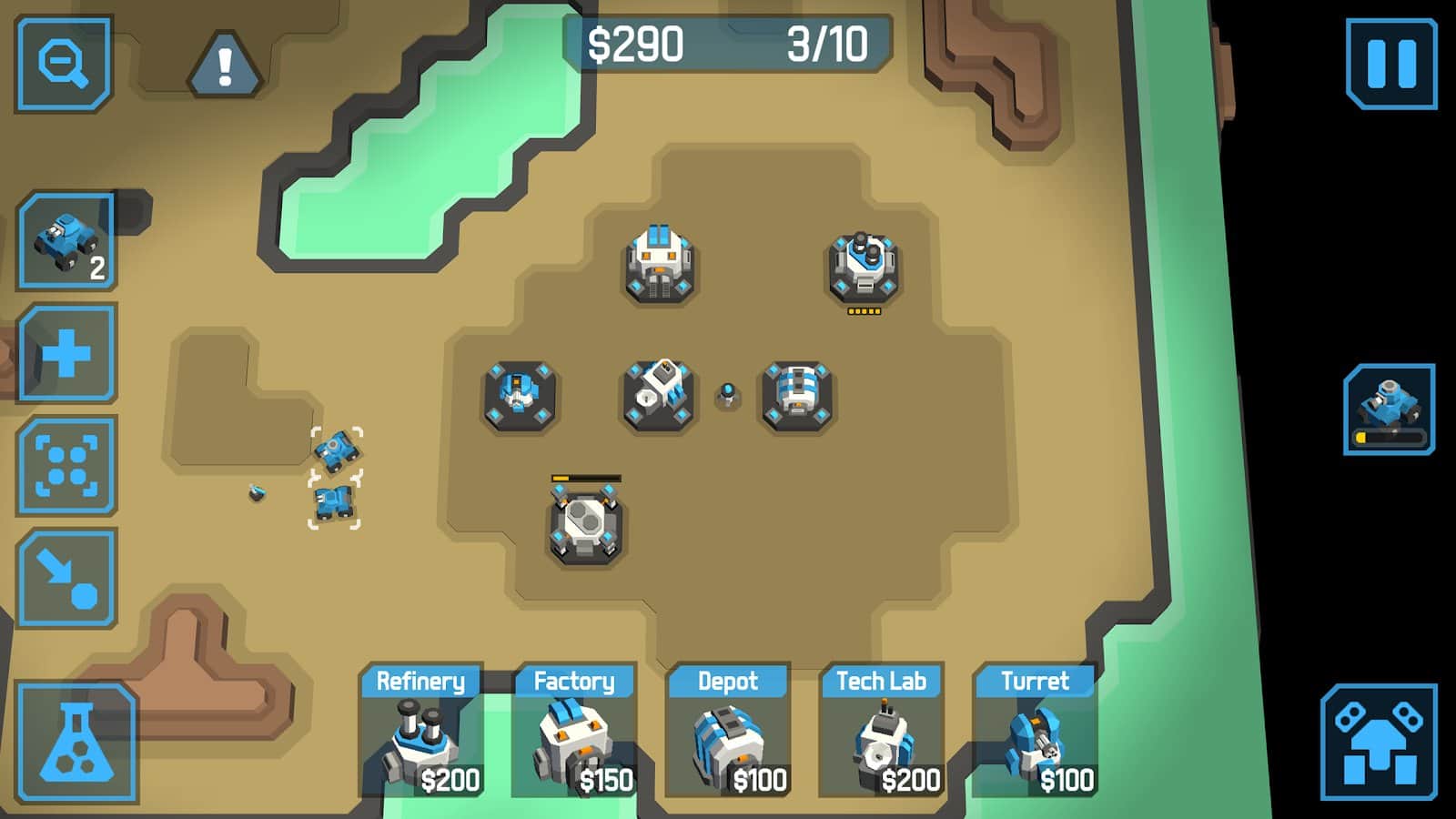Build a Tech Lab for $200

click(882, 737)
